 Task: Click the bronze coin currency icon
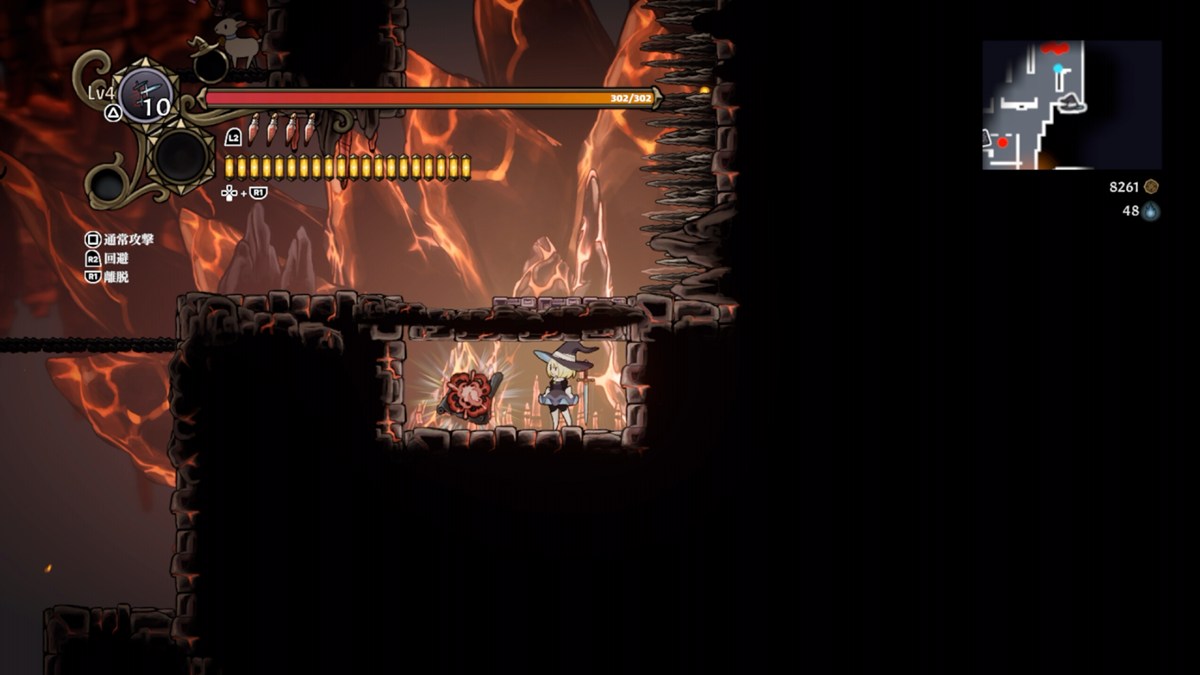[x=1151, y=187]
